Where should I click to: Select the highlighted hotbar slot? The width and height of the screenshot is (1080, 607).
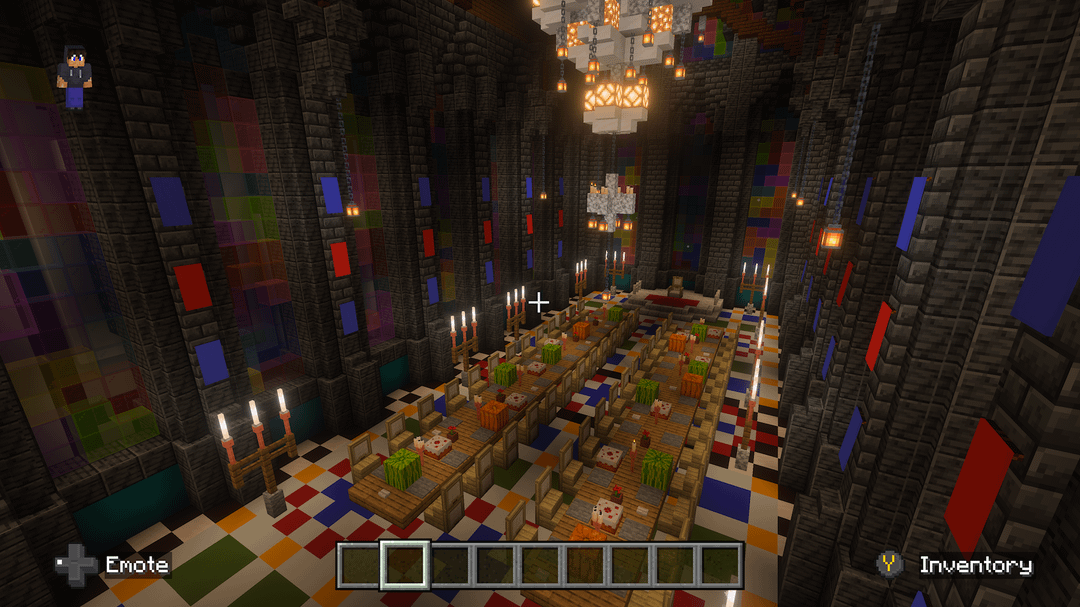[x=405, y=565]
